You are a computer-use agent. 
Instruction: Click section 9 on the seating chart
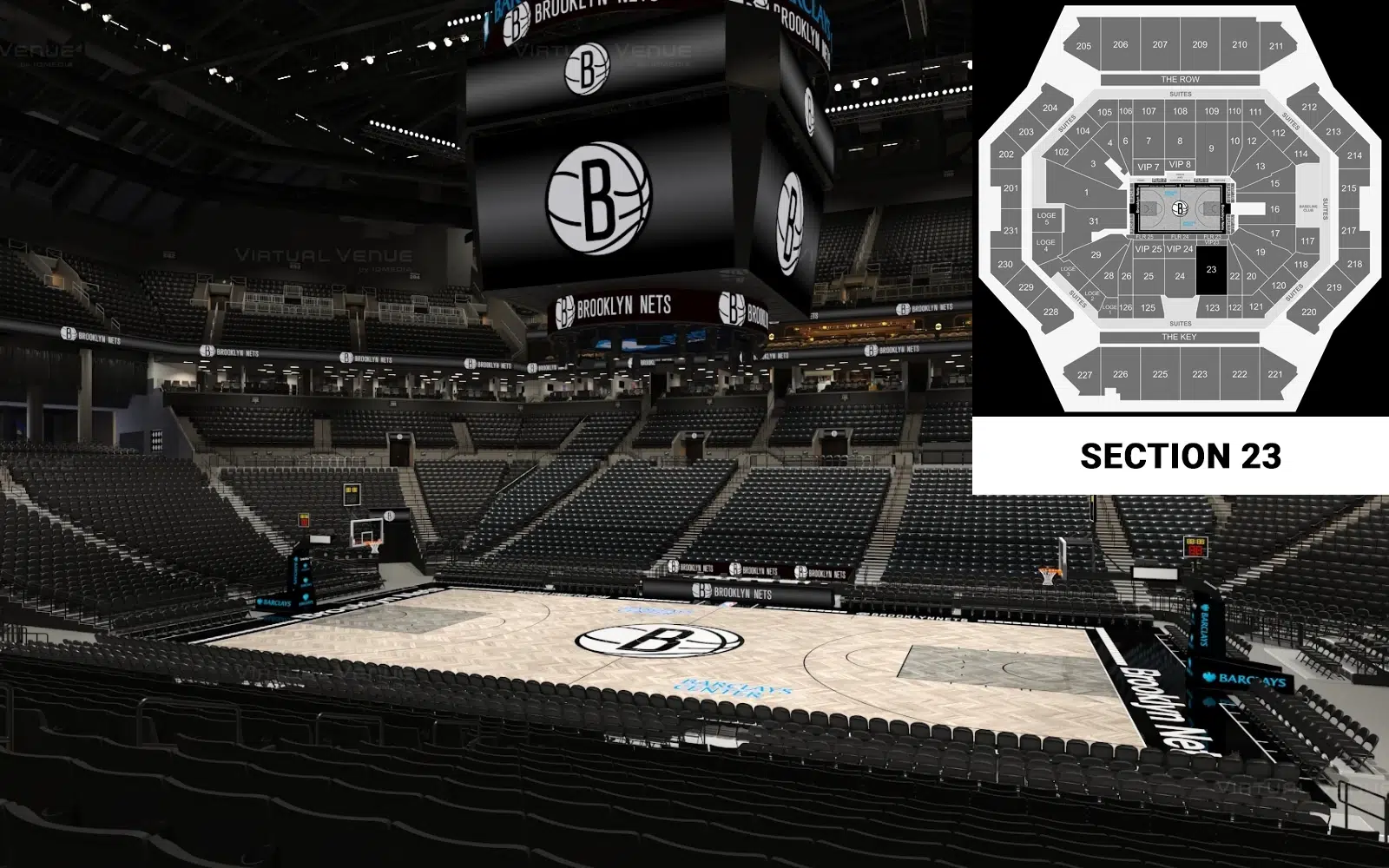pyautogui.click(x=1211, y=148)
